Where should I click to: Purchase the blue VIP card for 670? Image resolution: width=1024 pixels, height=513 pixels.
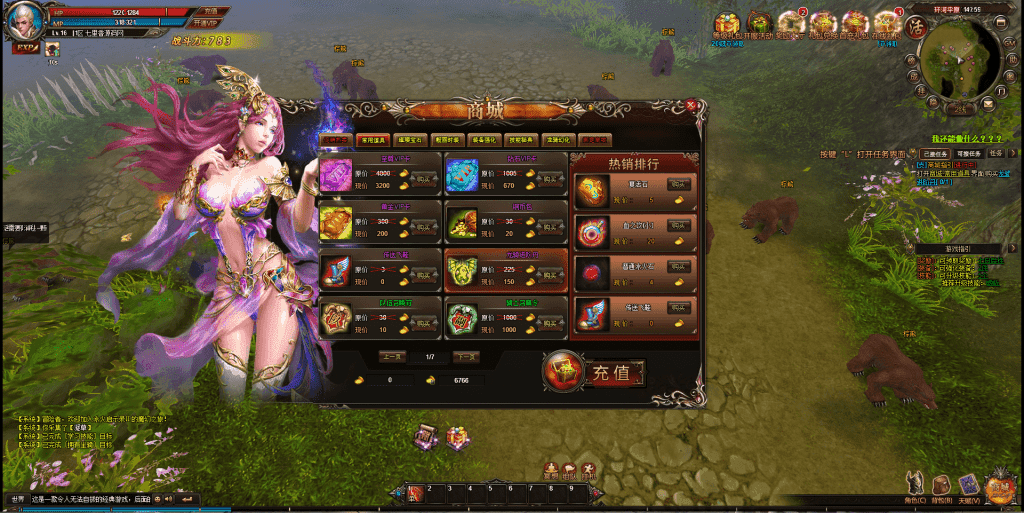[551, 180]
